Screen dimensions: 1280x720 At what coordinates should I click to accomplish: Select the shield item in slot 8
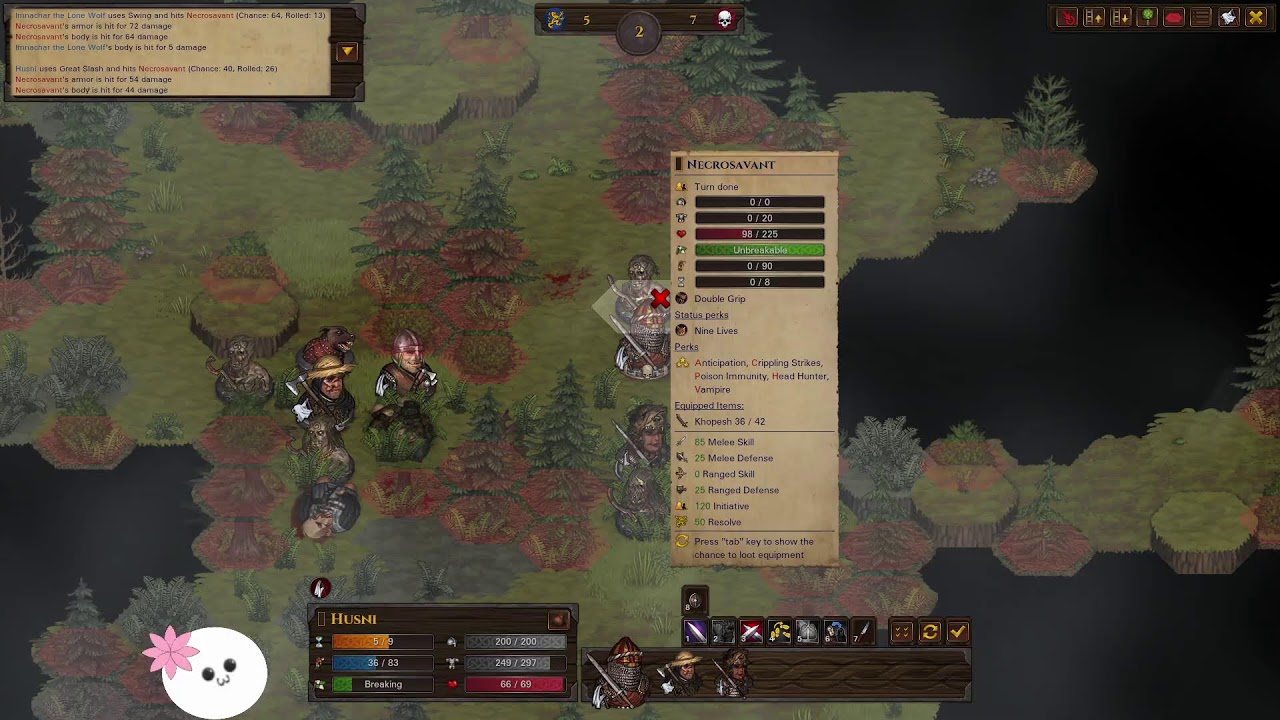[695, 601]
